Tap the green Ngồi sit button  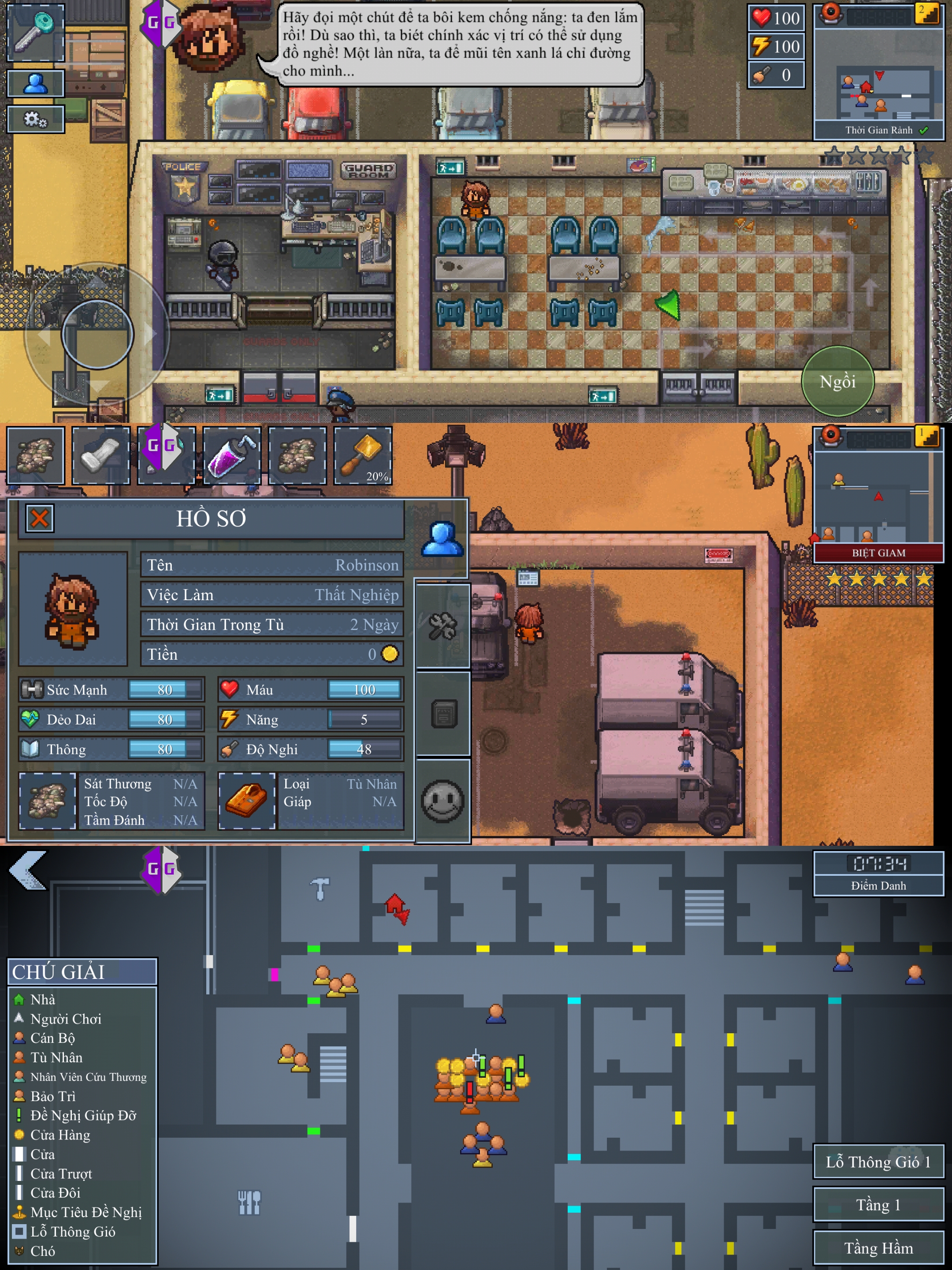pos(837,381)
